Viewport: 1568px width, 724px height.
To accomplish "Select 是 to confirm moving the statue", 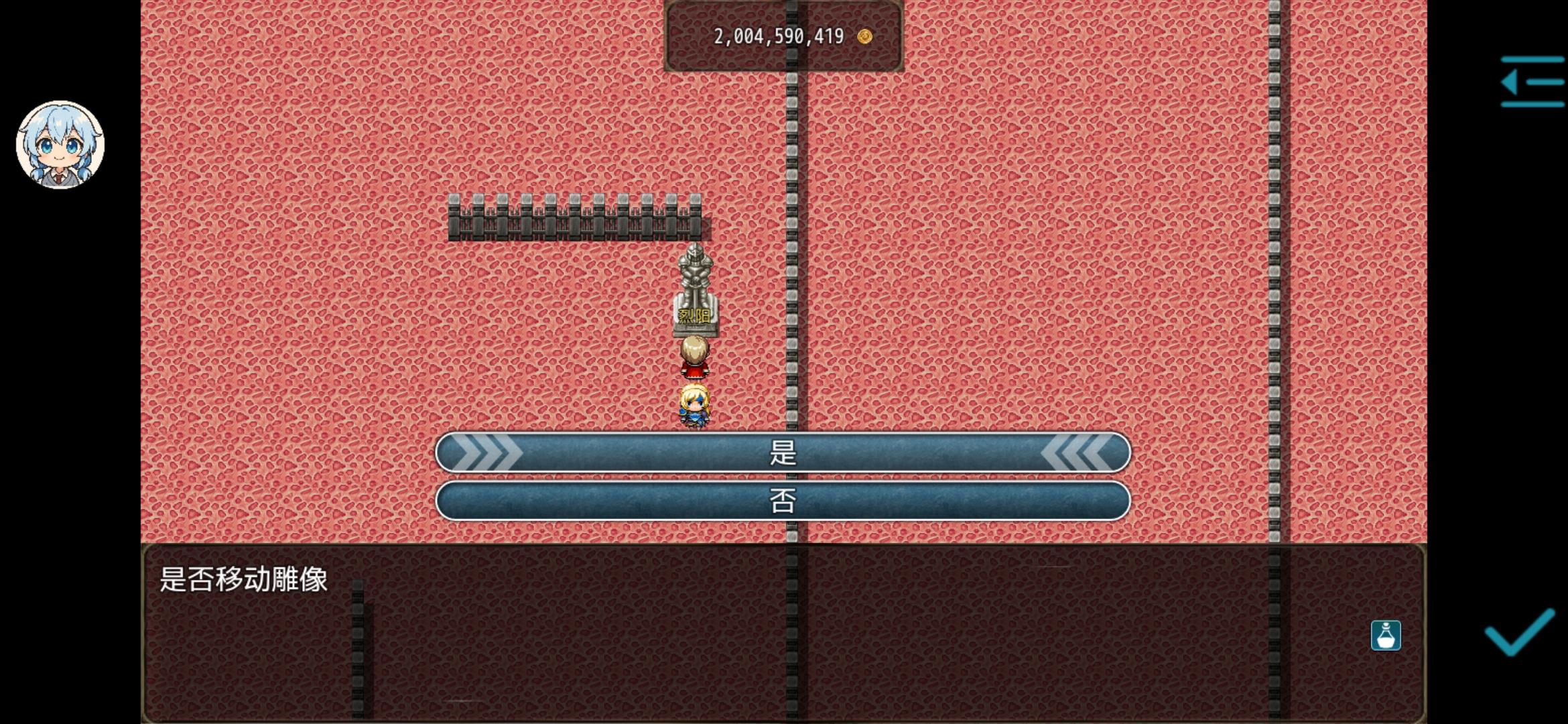I will tap(783, 453).
